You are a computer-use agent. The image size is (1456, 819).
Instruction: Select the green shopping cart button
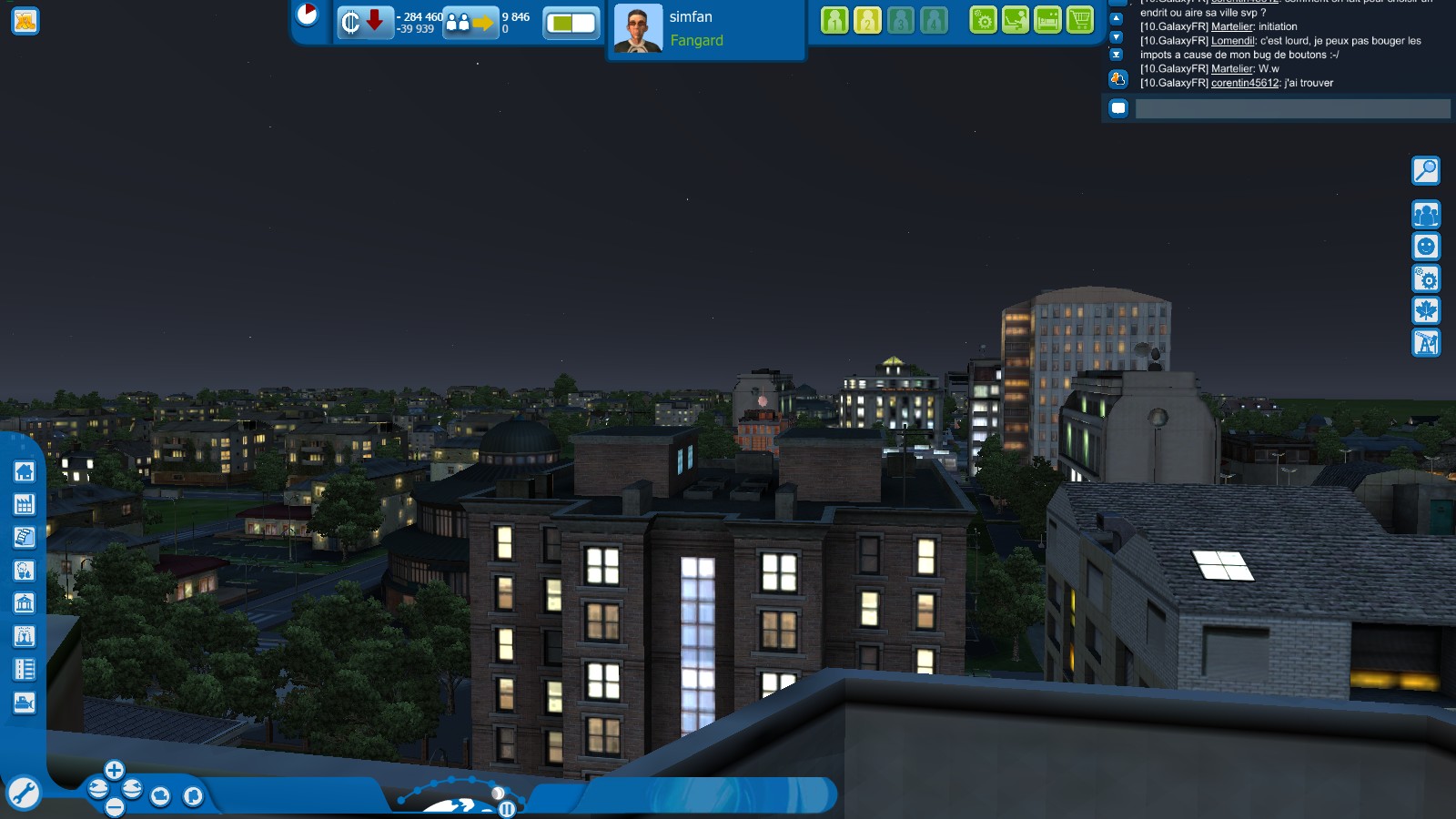point(1080,20)
